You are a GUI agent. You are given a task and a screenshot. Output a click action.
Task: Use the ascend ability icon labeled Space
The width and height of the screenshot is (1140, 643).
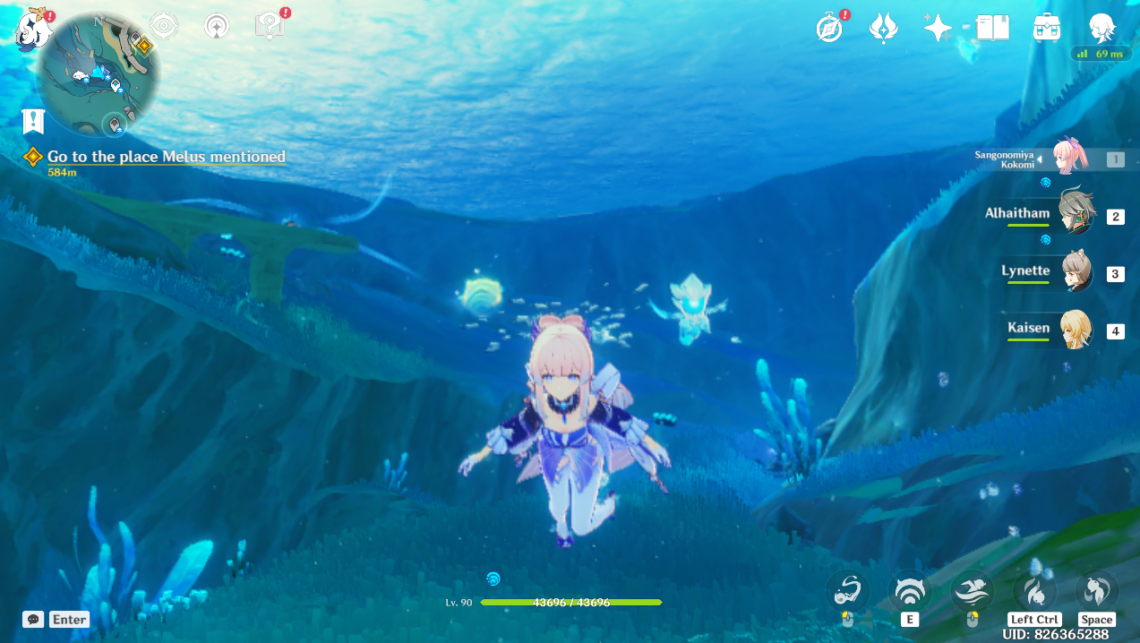(x=1096, y=592)
